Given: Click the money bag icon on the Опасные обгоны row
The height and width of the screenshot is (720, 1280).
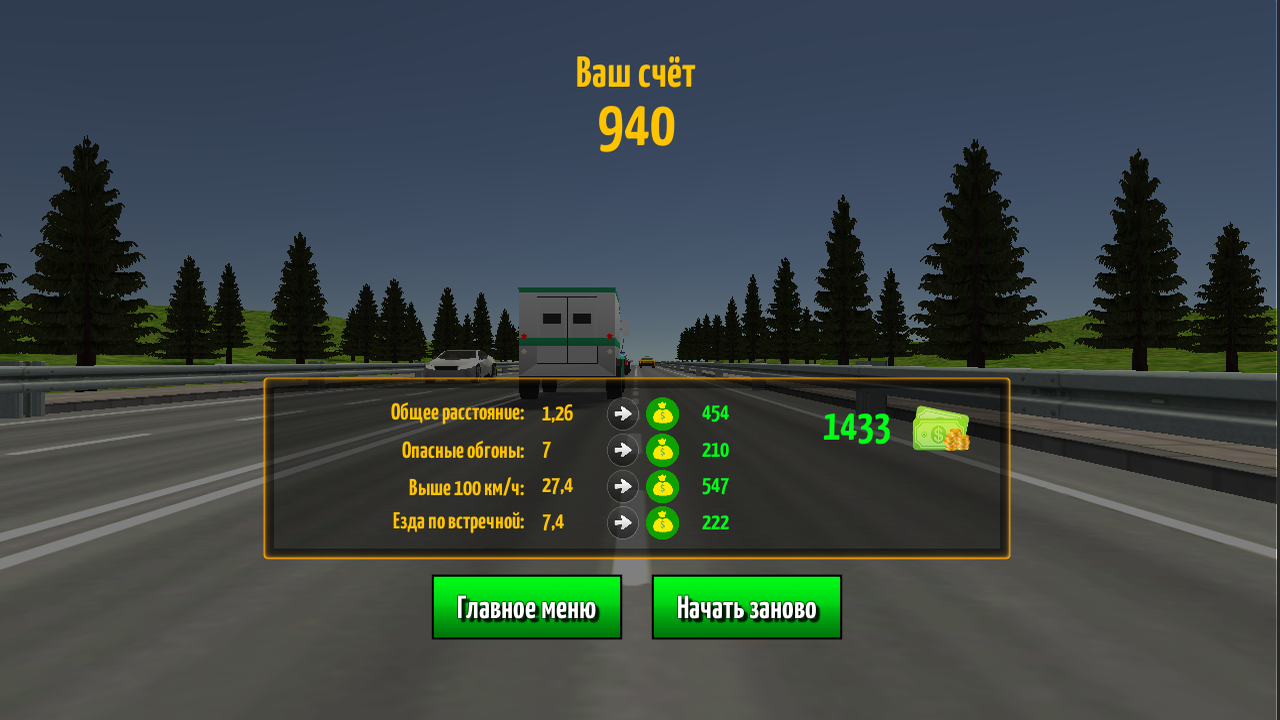Looking at the screenshot, I should click(663, 450).
